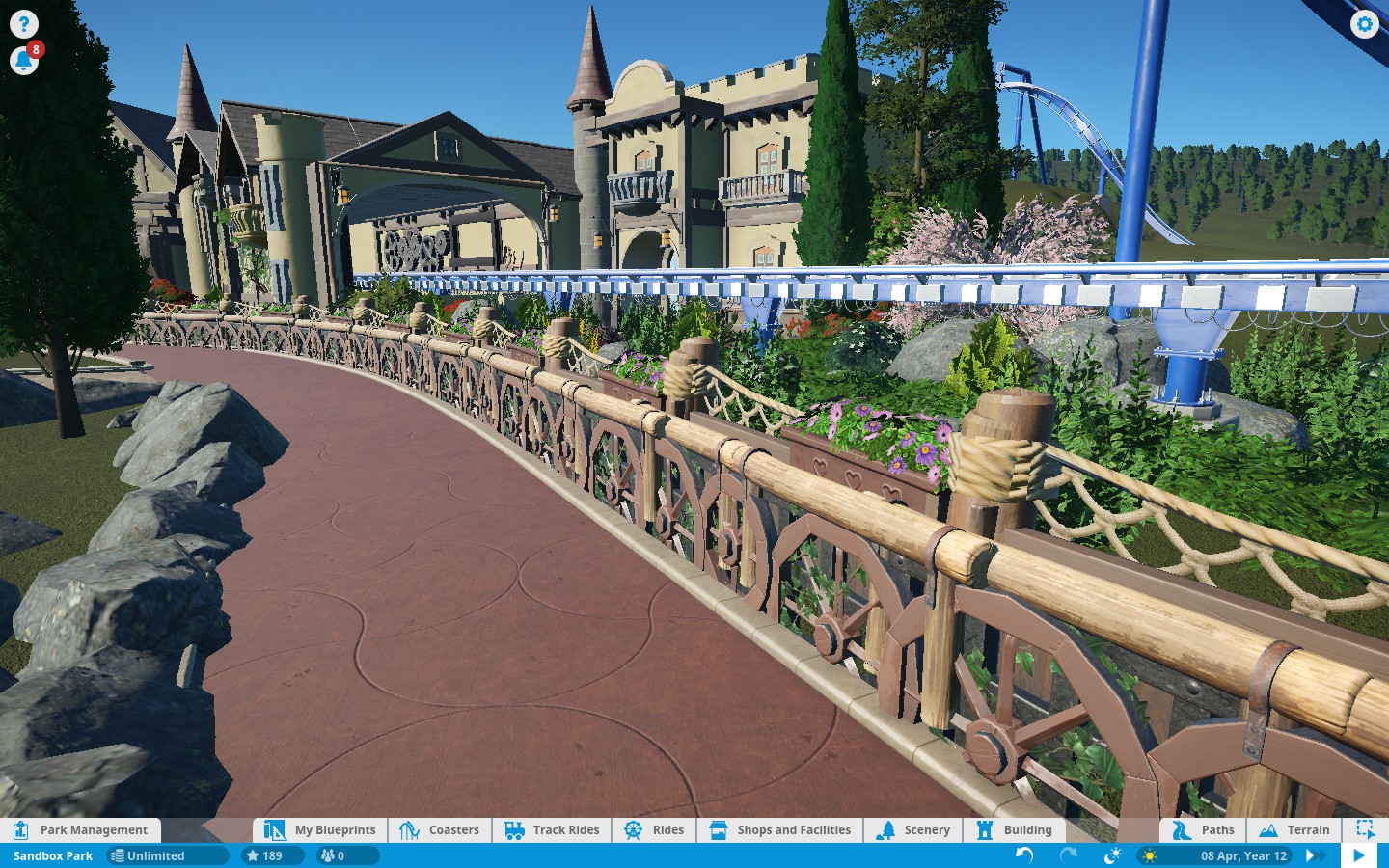
Task: Open the help question mark button
Action: click(23, 24)
